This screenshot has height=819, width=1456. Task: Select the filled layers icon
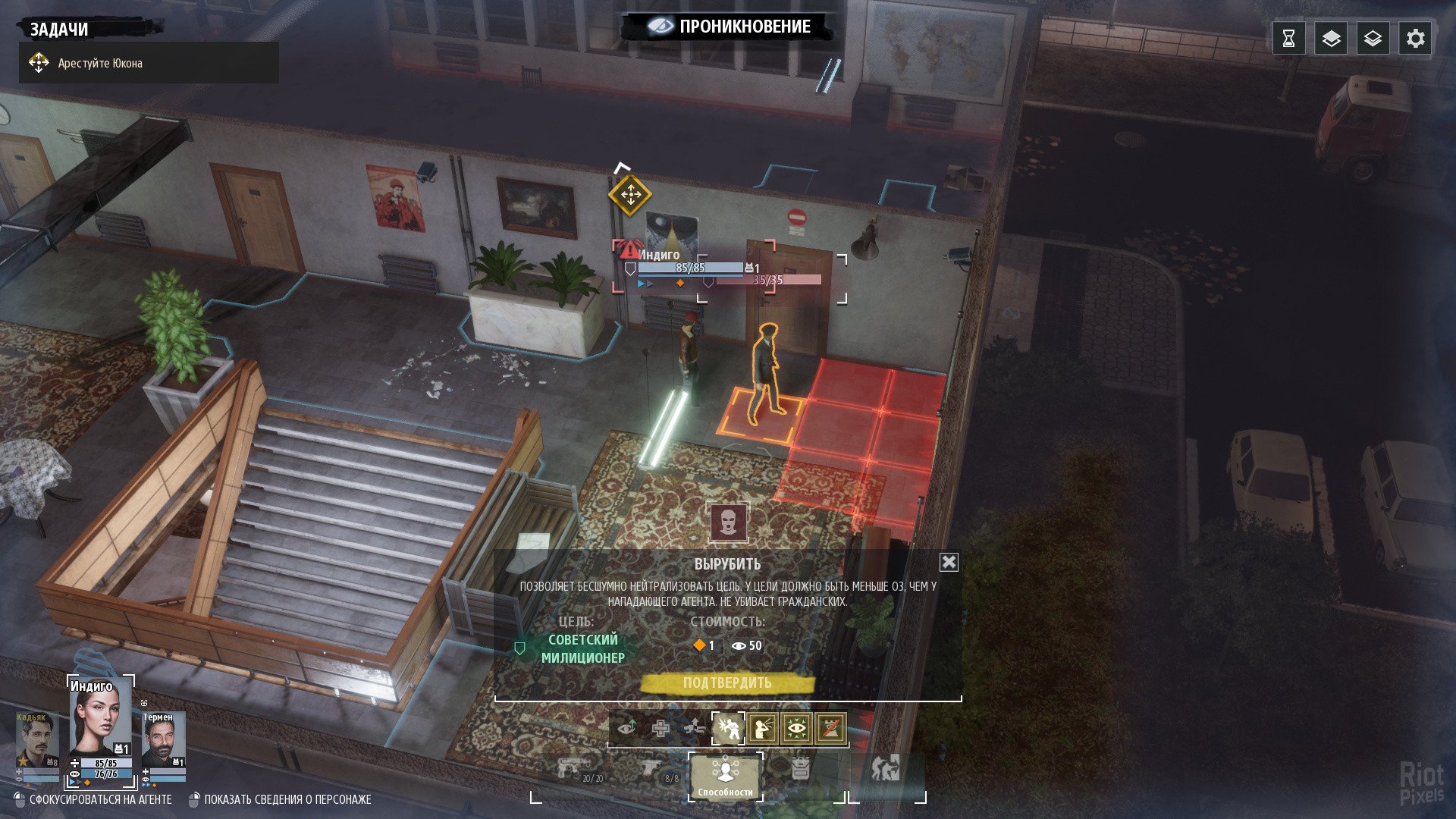tap(1331, 39)
